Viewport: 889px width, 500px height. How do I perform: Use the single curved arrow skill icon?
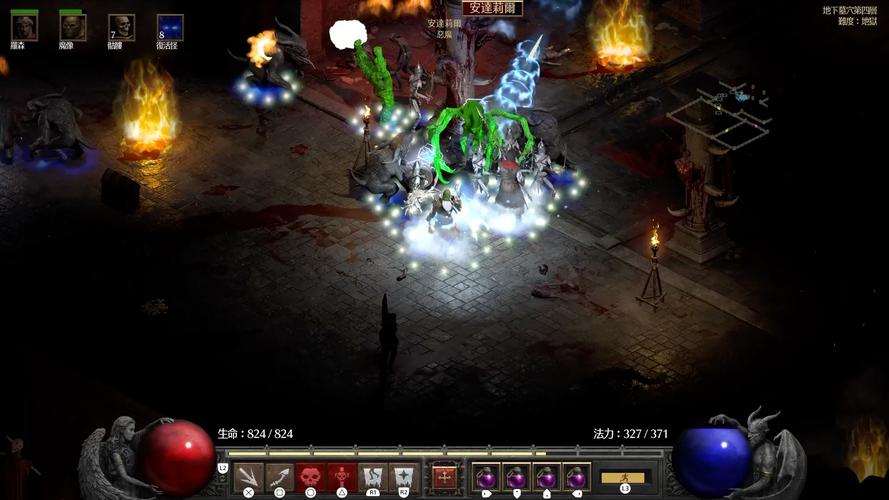[280, 476]
